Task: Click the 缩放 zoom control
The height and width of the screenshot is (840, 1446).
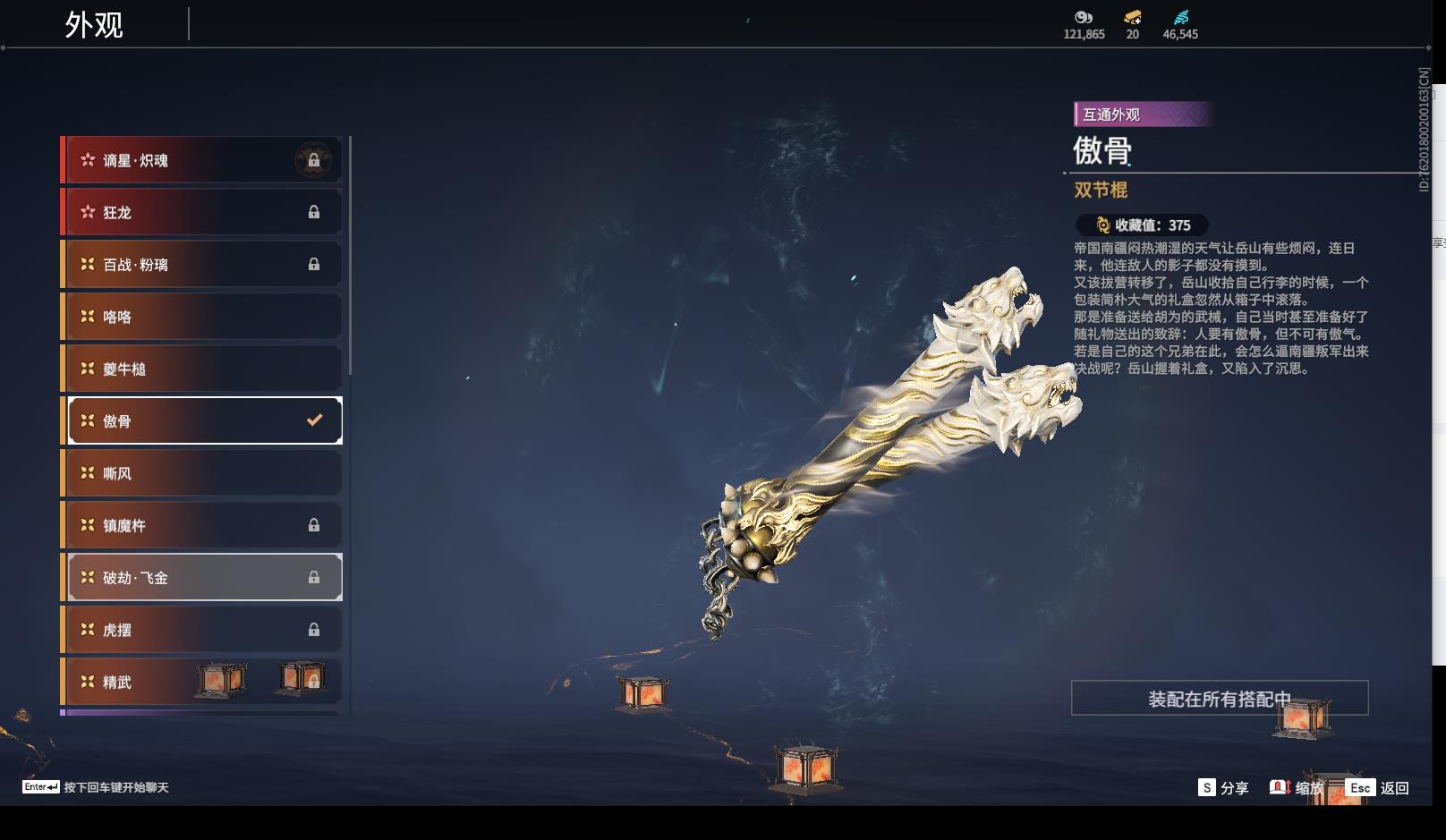Action: [x=1297, y=788]
